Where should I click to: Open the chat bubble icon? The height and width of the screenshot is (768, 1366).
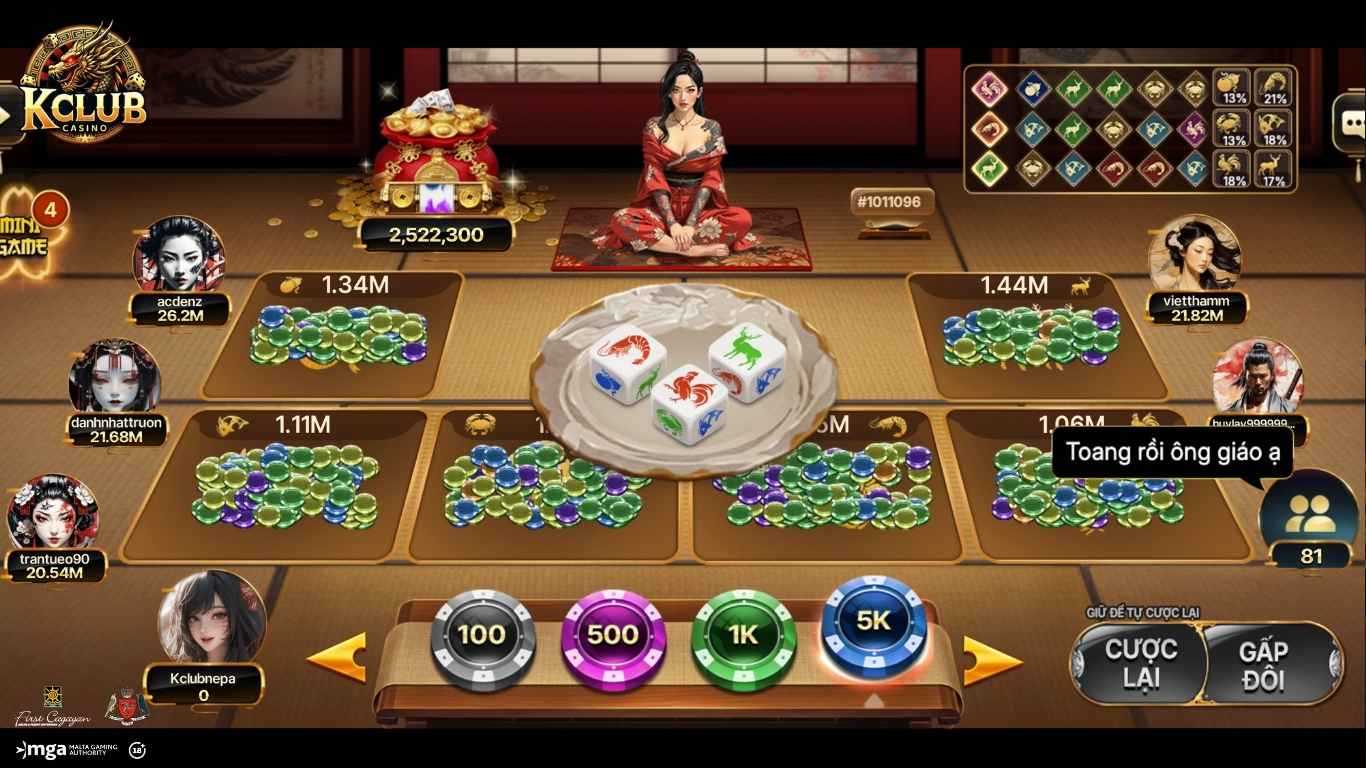1350,123
